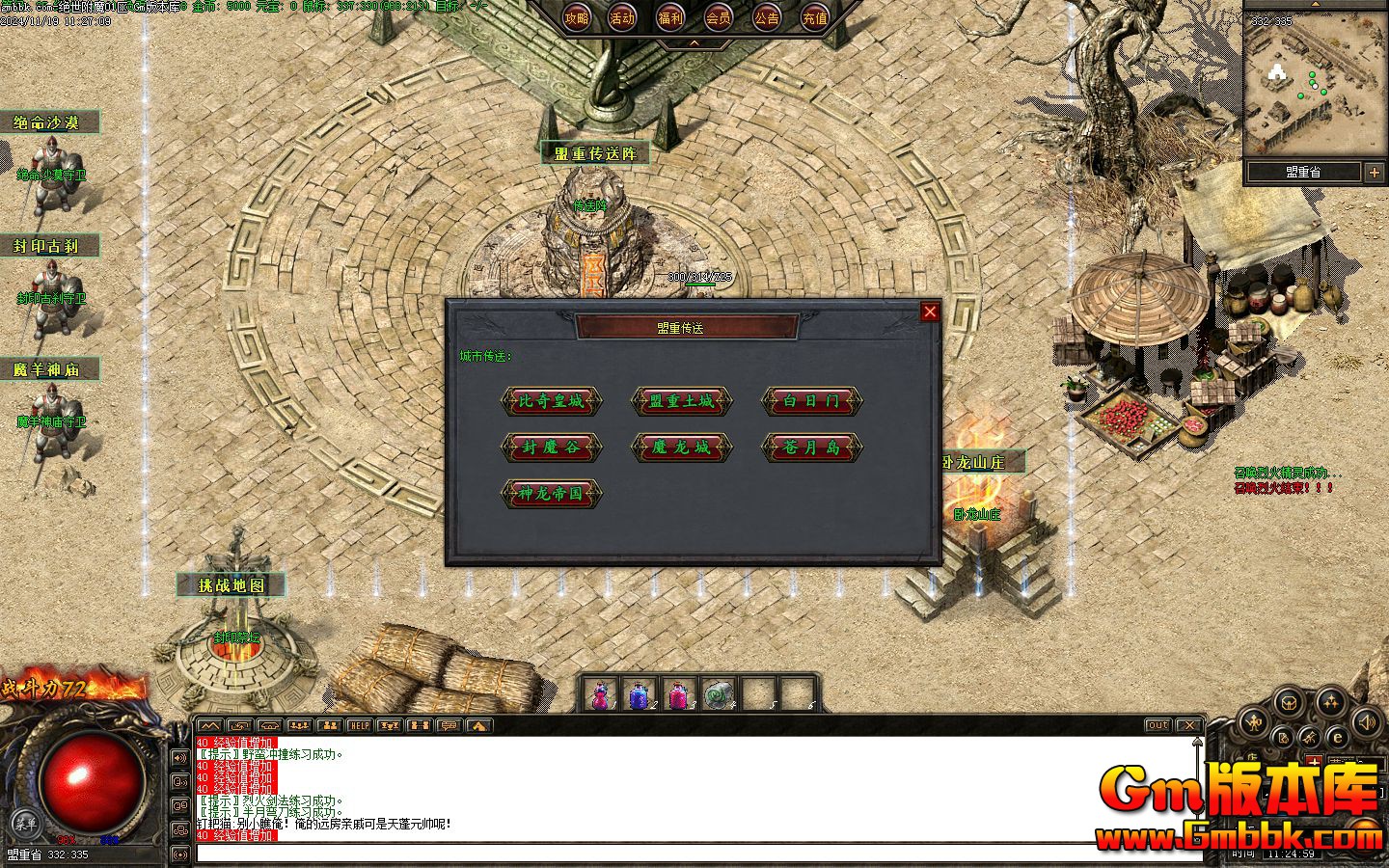Image resolution: width=1389 pixels, height=868 pixels.
Task: Teleport to 比奇皇城
Action: click(551, 401)
